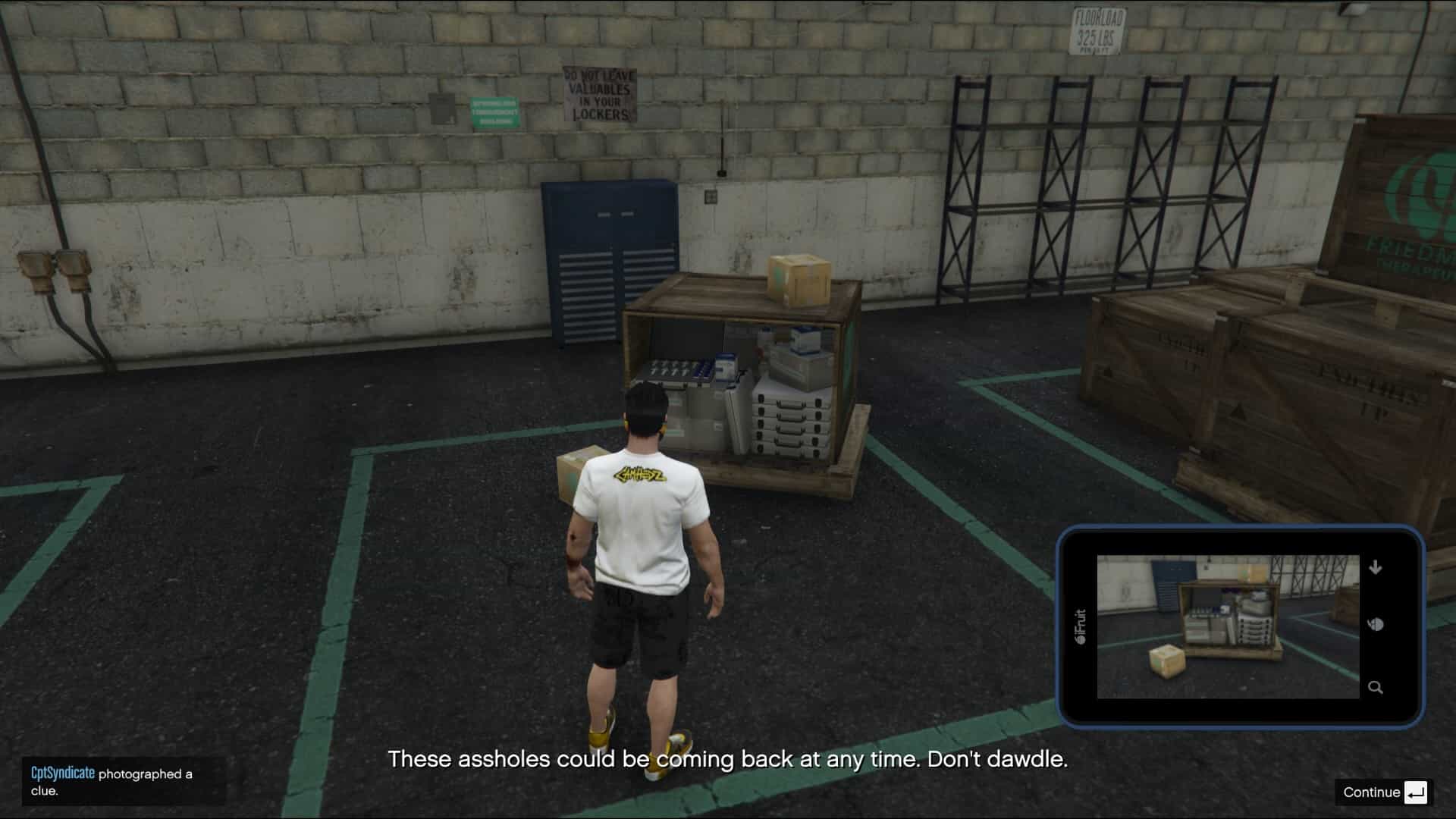Screen dimensions: 1456x819
Task: Open the CptSyndicate photographed a clue notification
Action: (123, 782)
